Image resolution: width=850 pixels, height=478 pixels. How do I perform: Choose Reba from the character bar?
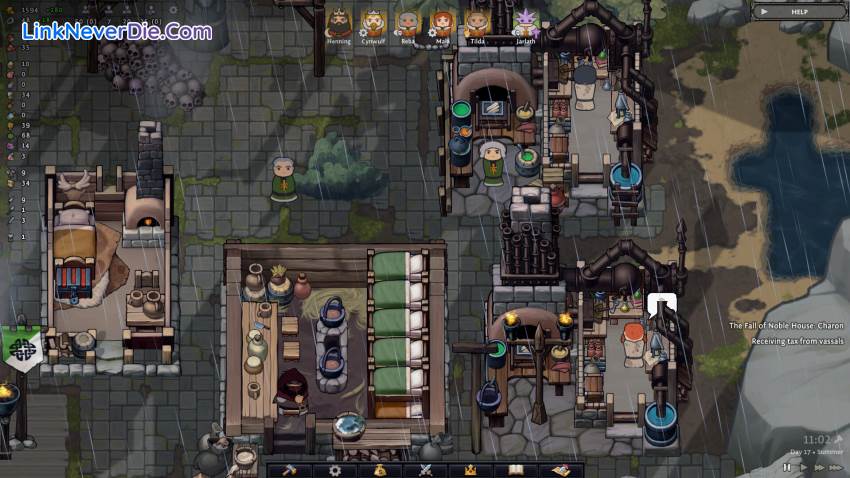(407, 22)
